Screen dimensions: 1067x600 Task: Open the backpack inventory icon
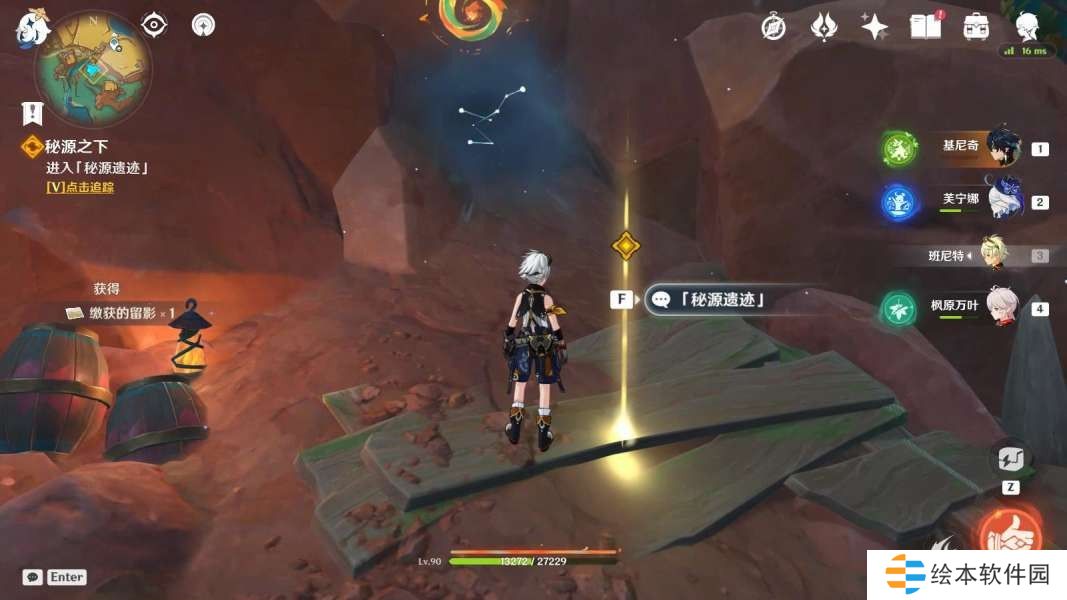click(976, 26)
